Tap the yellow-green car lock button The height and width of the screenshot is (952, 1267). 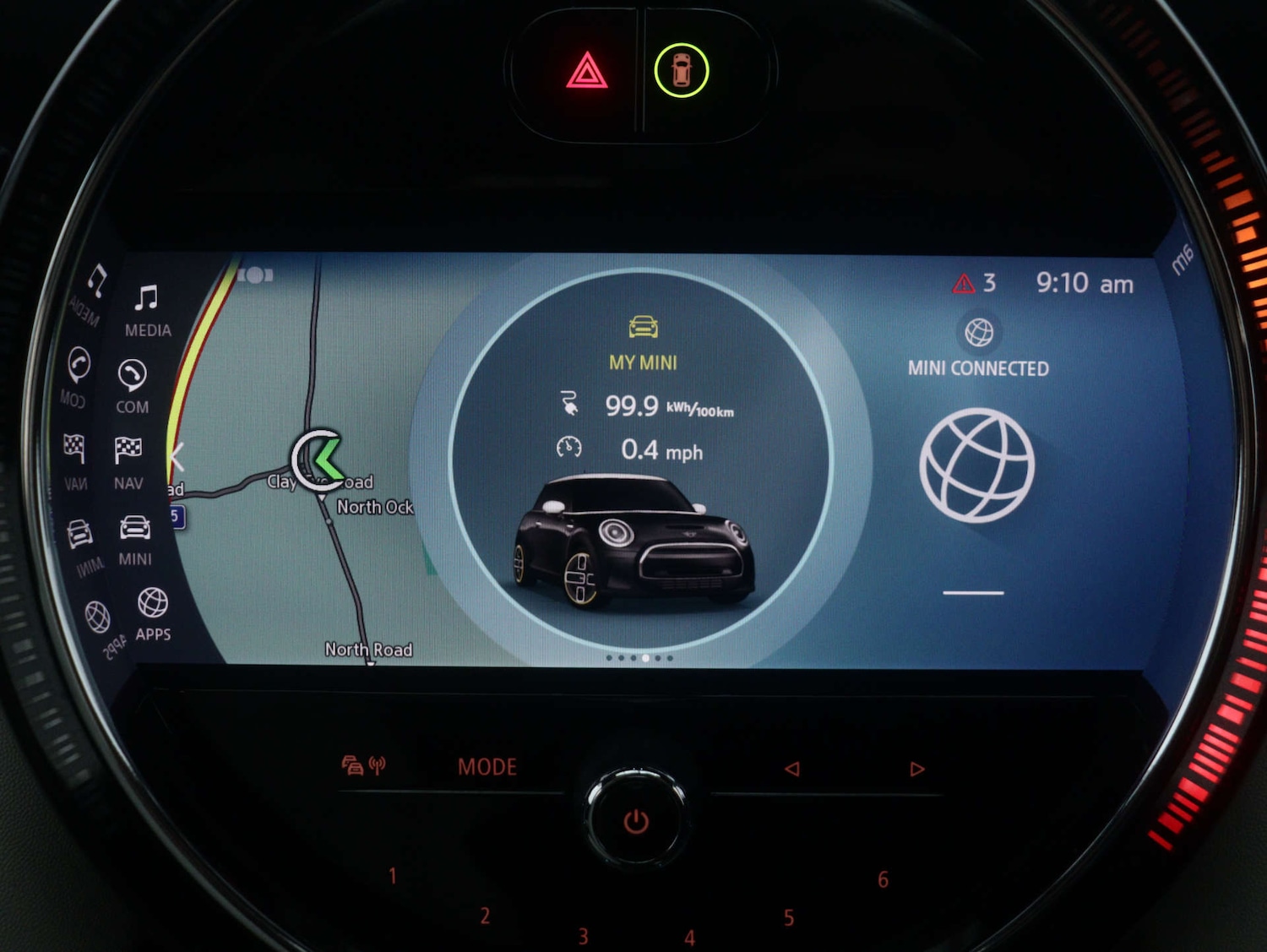681,71
